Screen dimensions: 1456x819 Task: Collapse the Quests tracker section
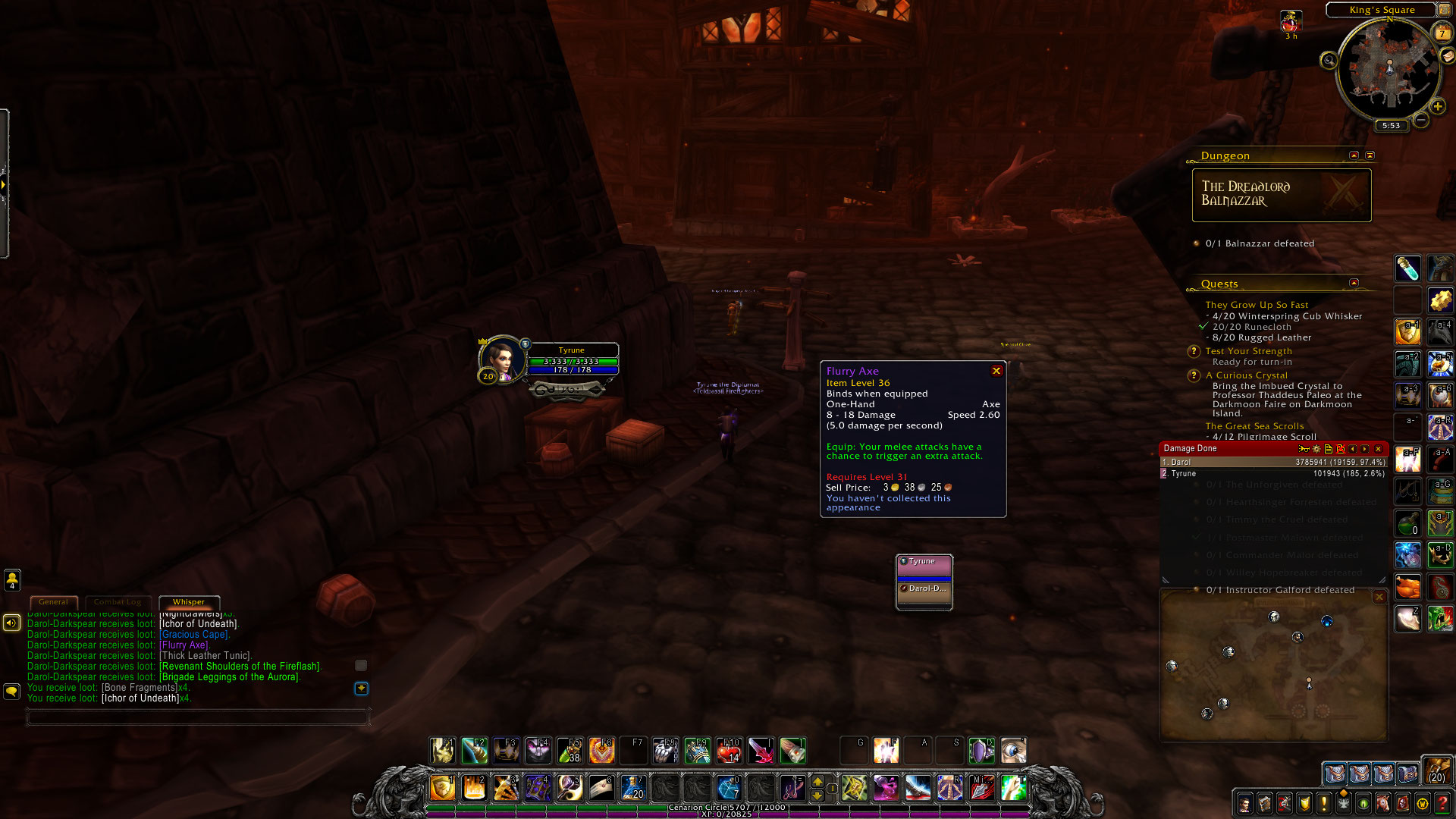[1354, 283]
